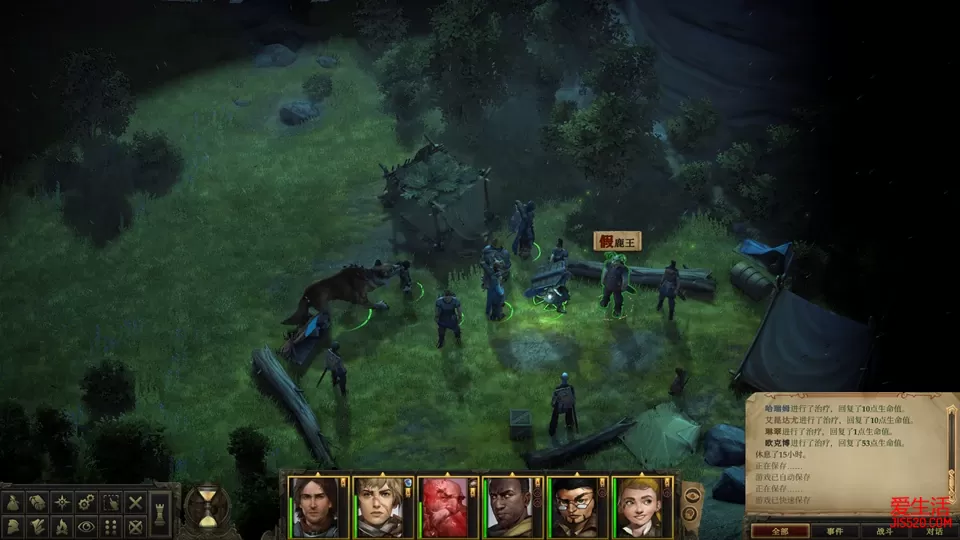960x540 pixels.
Task: Open the kingdom rook tower button
Action: (162, 513)
